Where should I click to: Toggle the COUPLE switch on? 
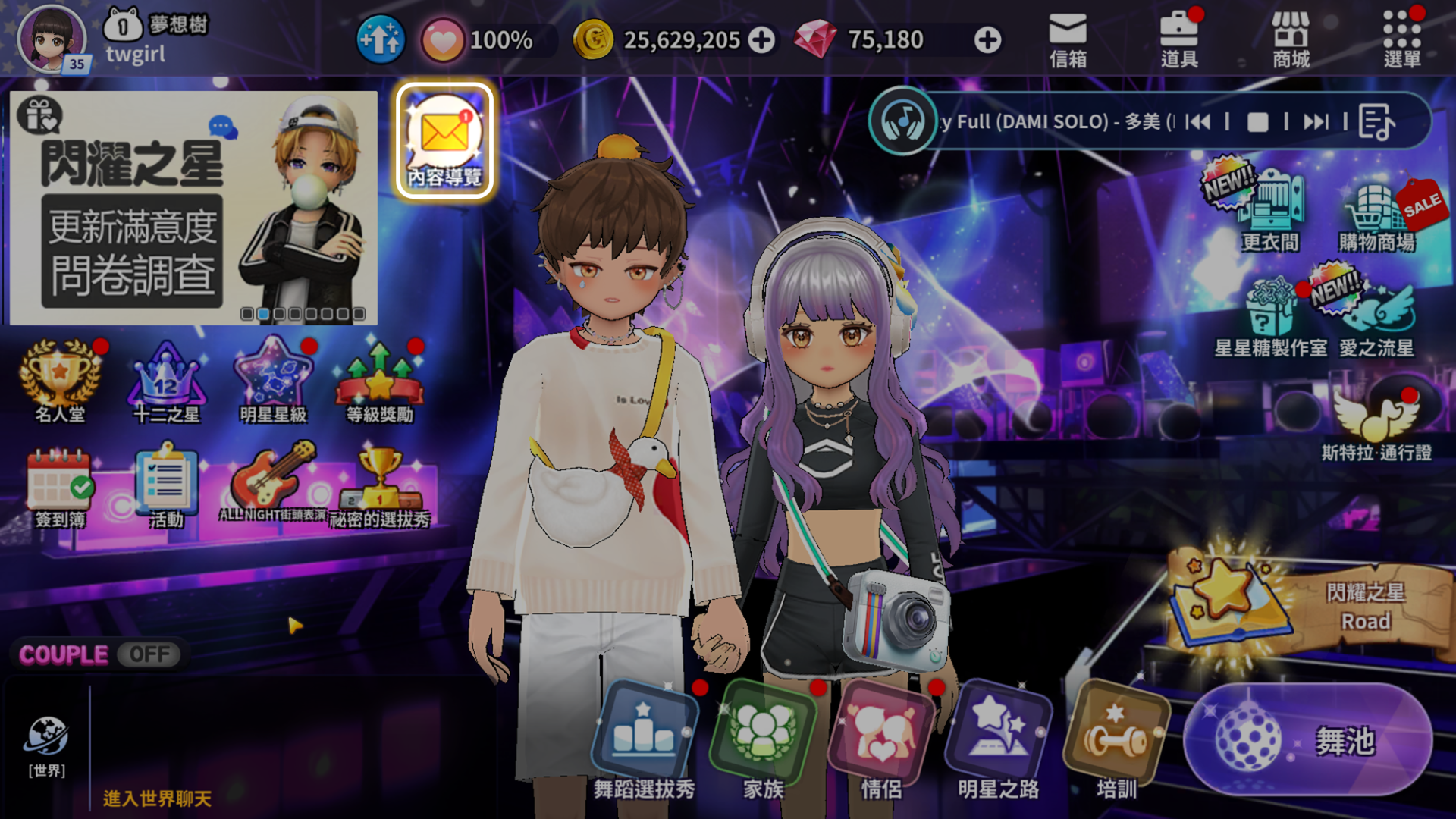(149, 654)
